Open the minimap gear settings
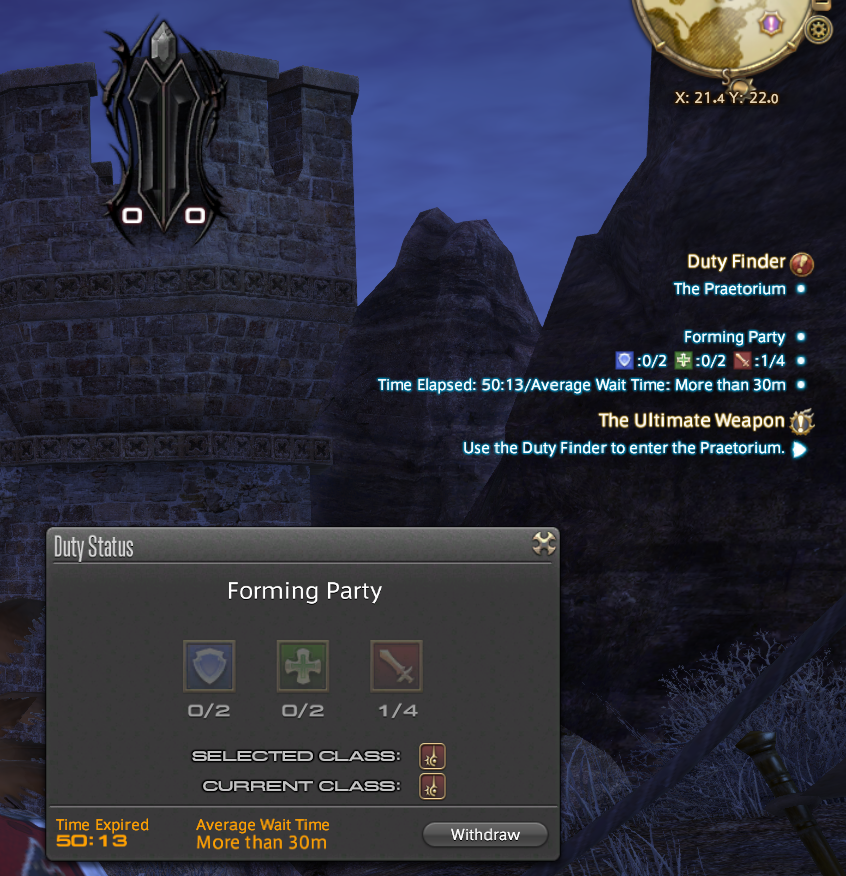Viewport: 846px width, 876px height. pos(818,30)
